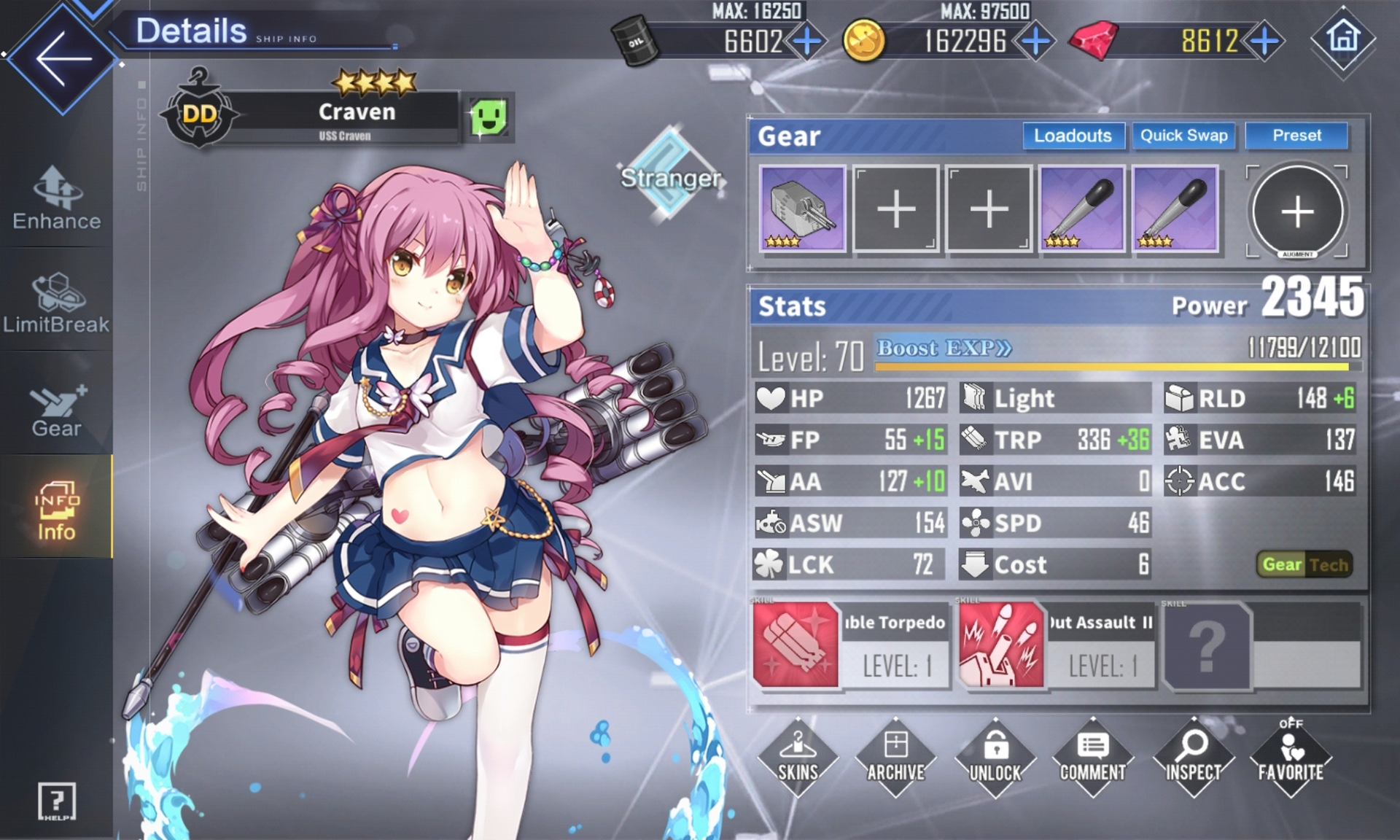Open gear Loadouts
Image resolution: width=1400 pixels, height=840 pixels.
[x=1073, y=136]
